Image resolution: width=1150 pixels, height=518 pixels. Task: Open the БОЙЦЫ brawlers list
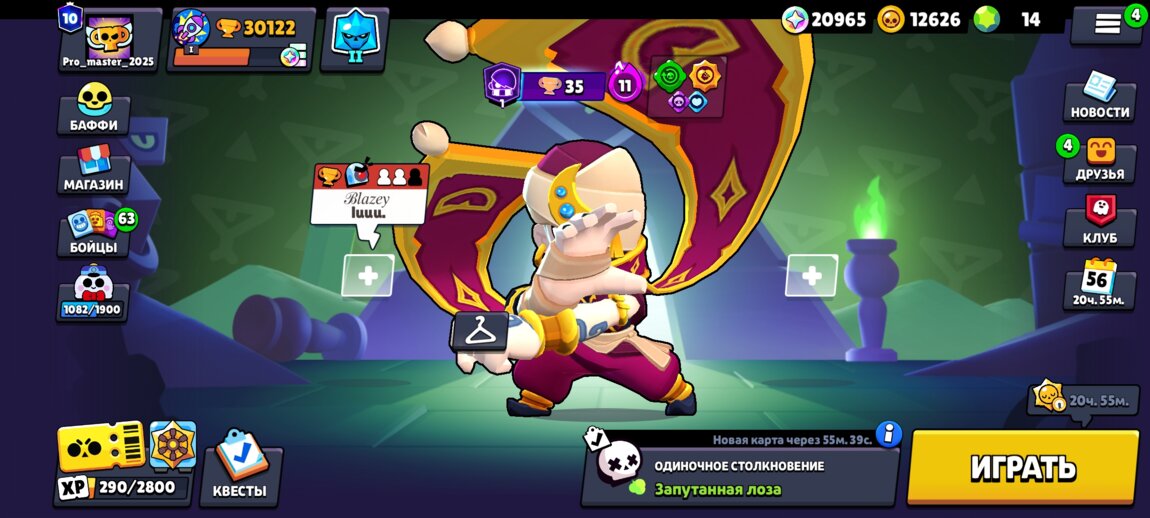pos(94,231)
